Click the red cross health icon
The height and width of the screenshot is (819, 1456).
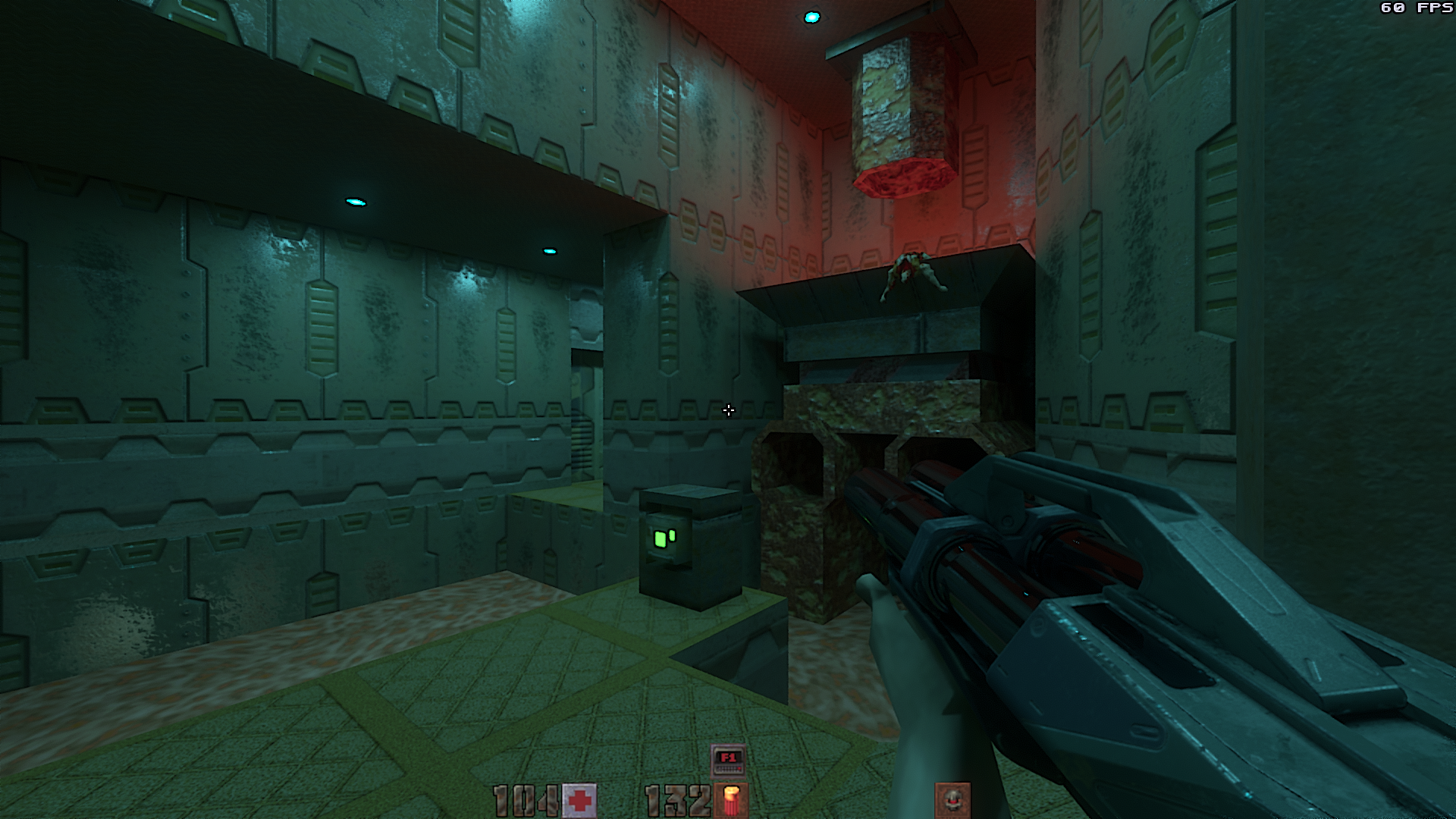(x=581, y=800)
